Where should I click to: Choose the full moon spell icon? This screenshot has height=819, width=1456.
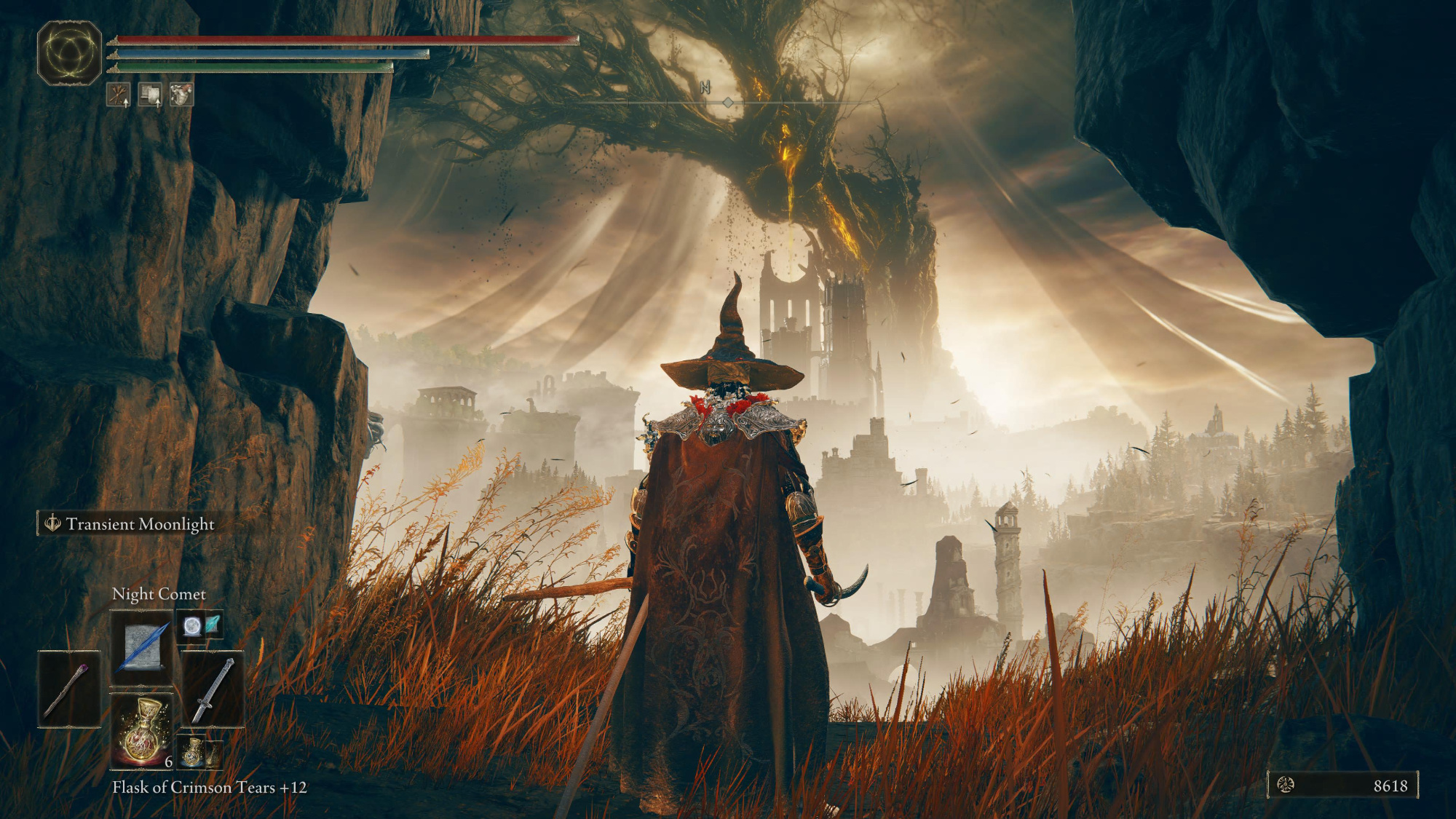point(191,626)
